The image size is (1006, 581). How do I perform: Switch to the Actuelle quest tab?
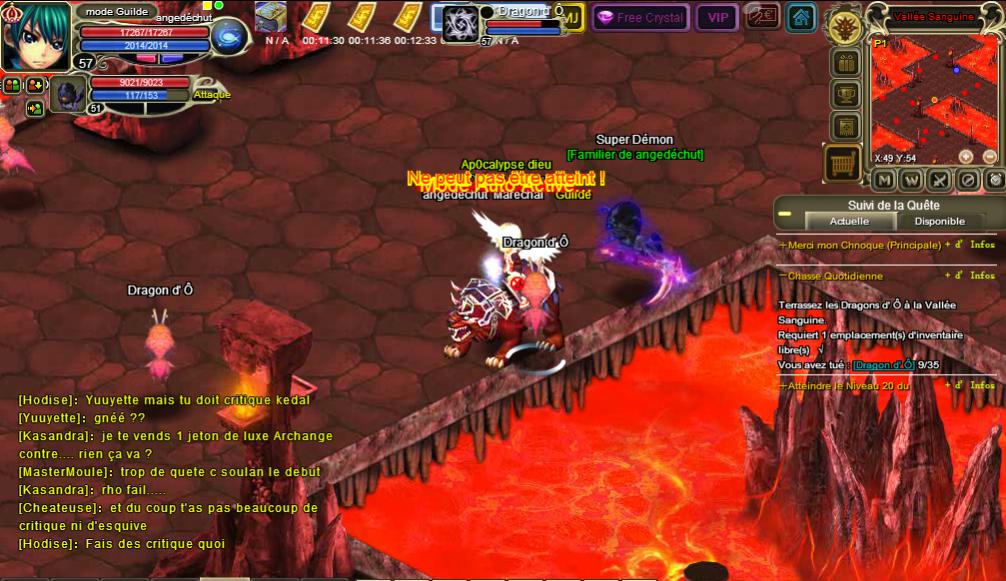pyautogui.click(x=849, y=221)
